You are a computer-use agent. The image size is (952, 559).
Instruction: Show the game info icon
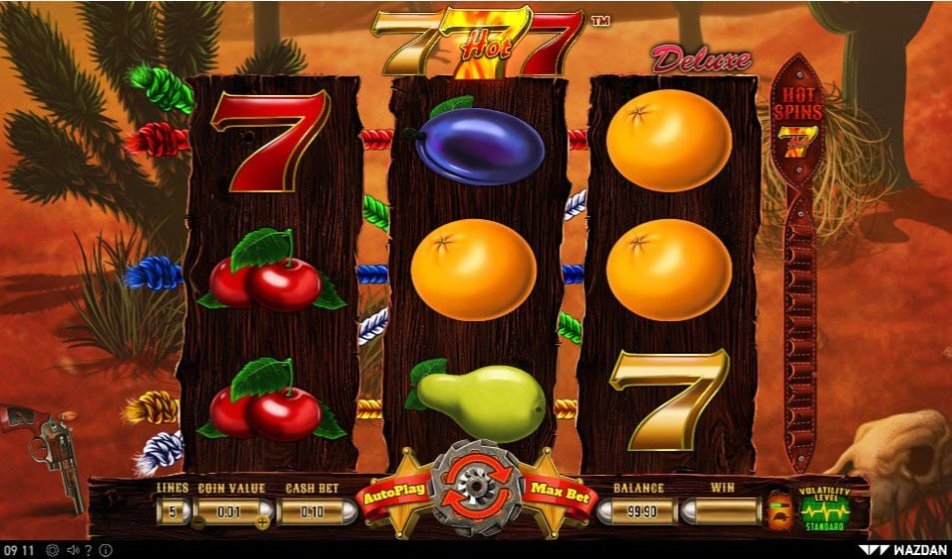(x=105, y=550)
